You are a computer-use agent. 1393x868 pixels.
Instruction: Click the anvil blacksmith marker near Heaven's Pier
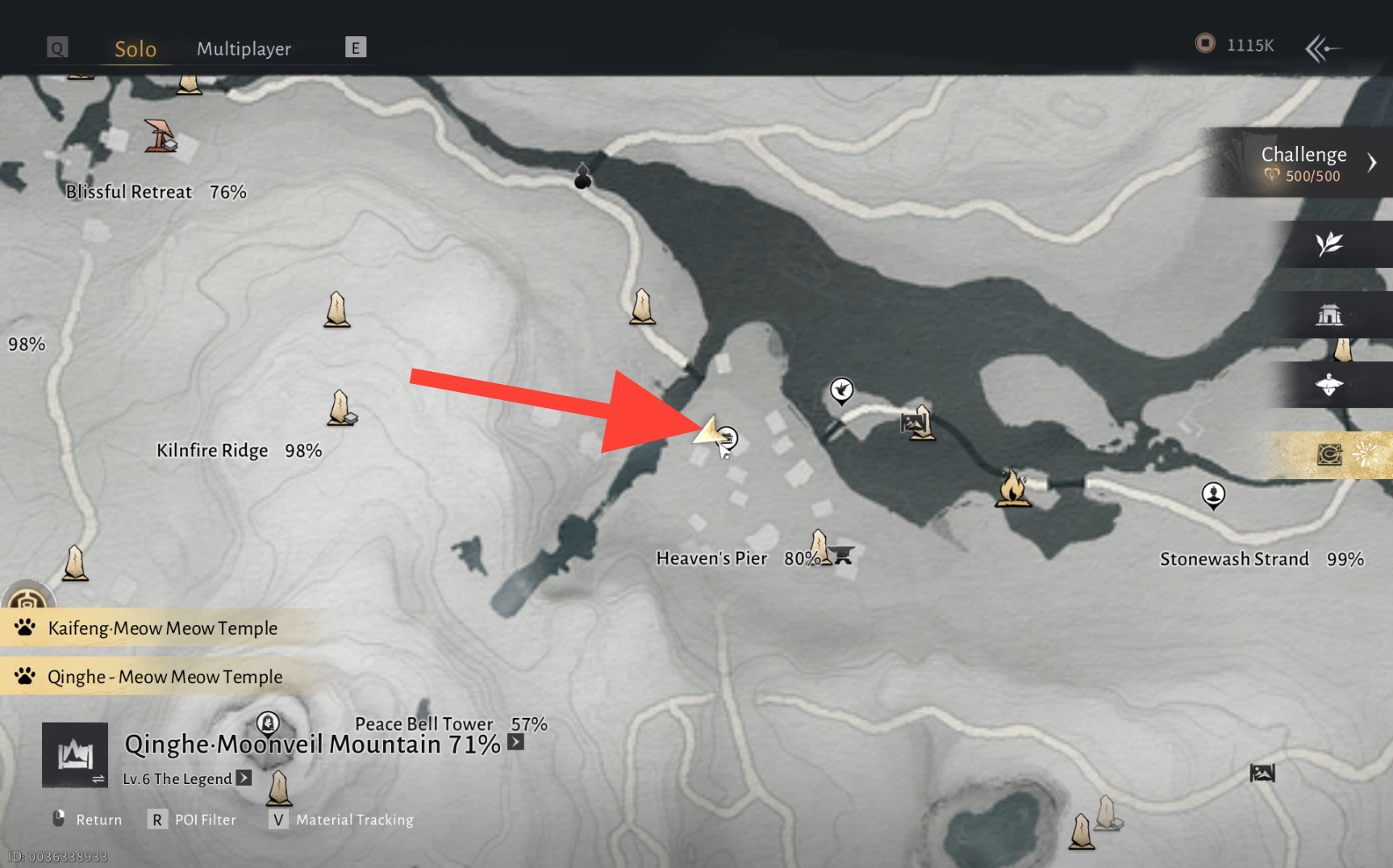click(843, 554)
